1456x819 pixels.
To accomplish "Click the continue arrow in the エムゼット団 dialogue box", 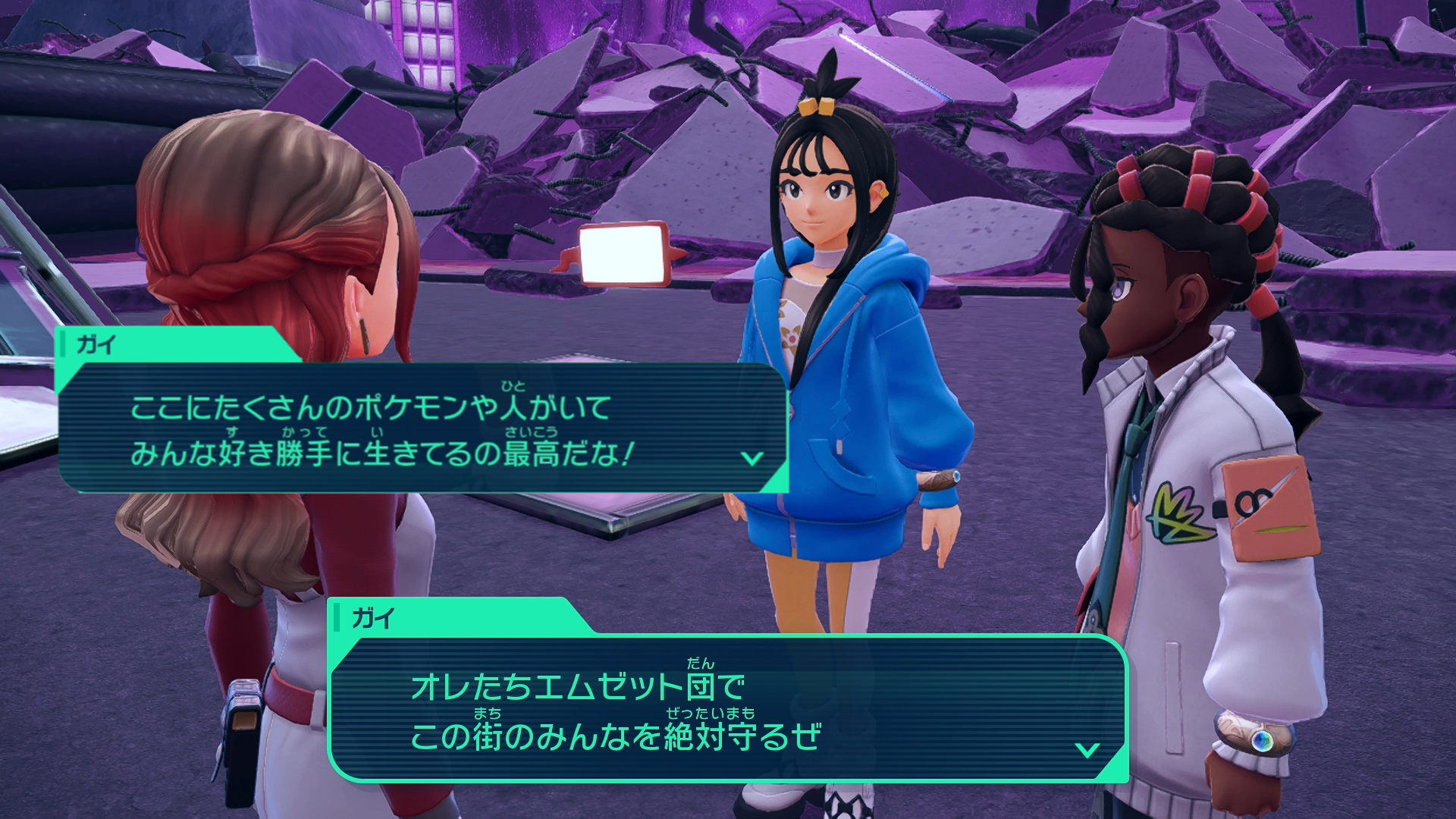I will click(x=1087, y=750).
